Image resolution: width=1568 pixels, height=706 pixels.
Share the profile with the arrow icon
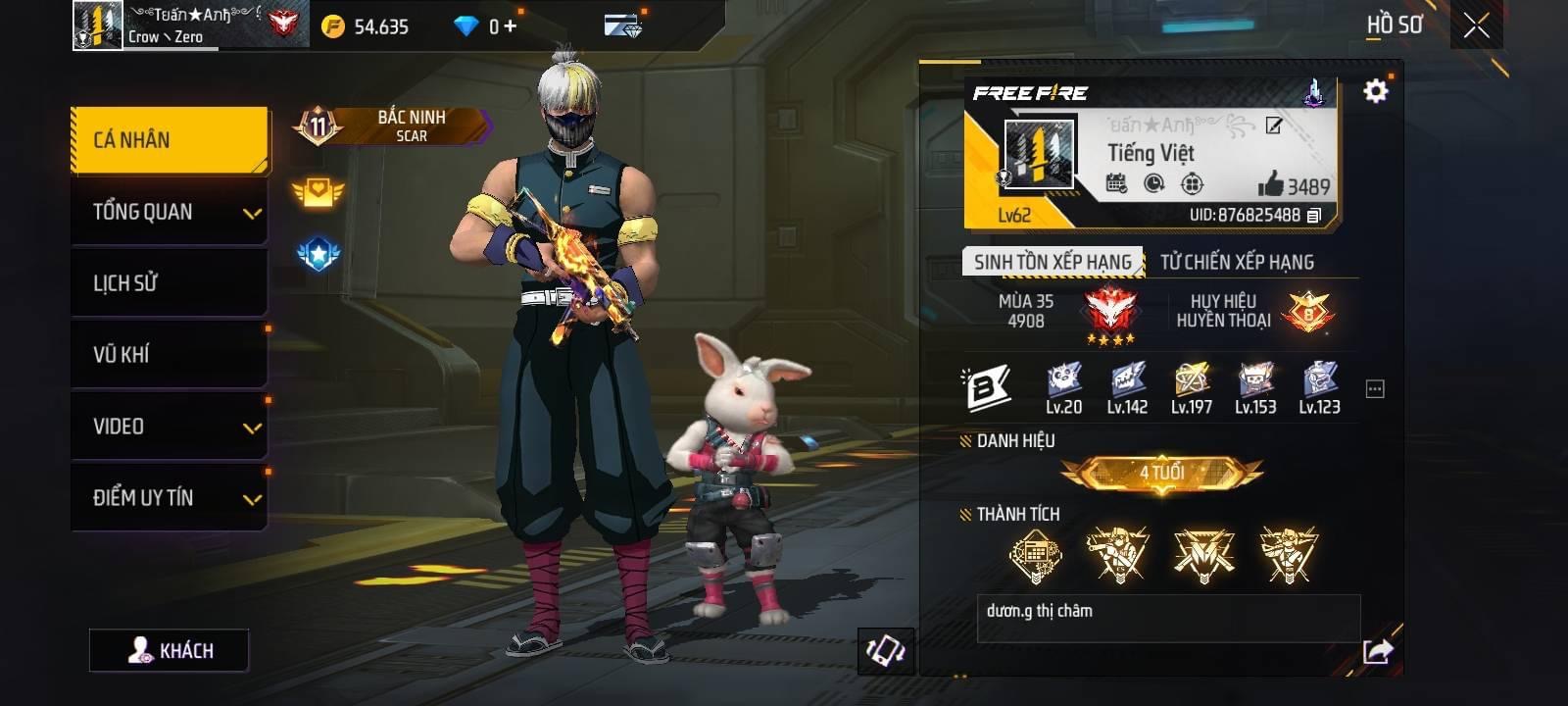coord(1377,651)
